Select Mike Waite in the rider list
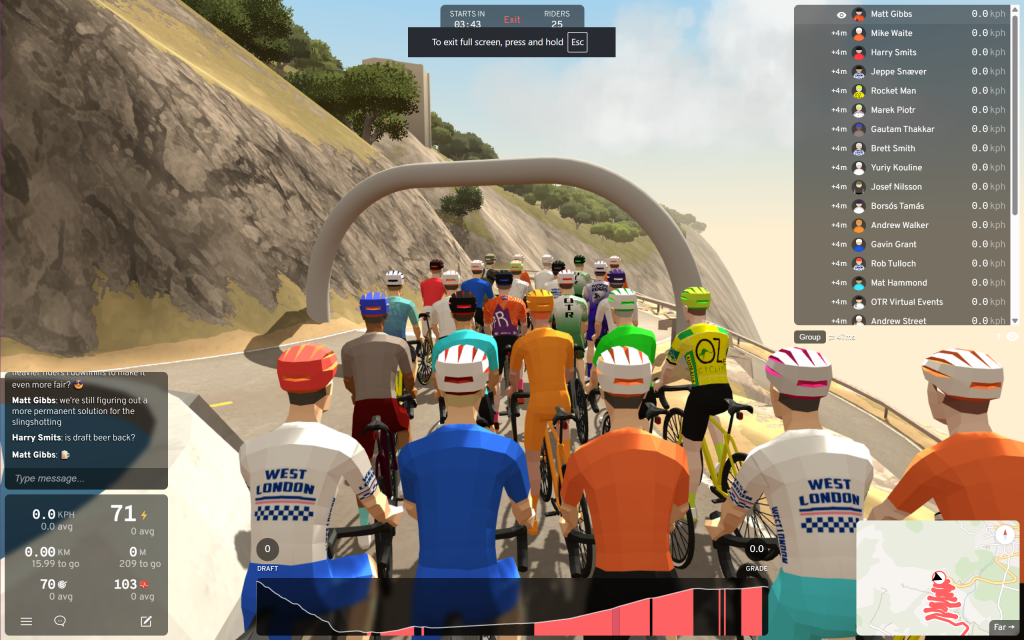 891,33
